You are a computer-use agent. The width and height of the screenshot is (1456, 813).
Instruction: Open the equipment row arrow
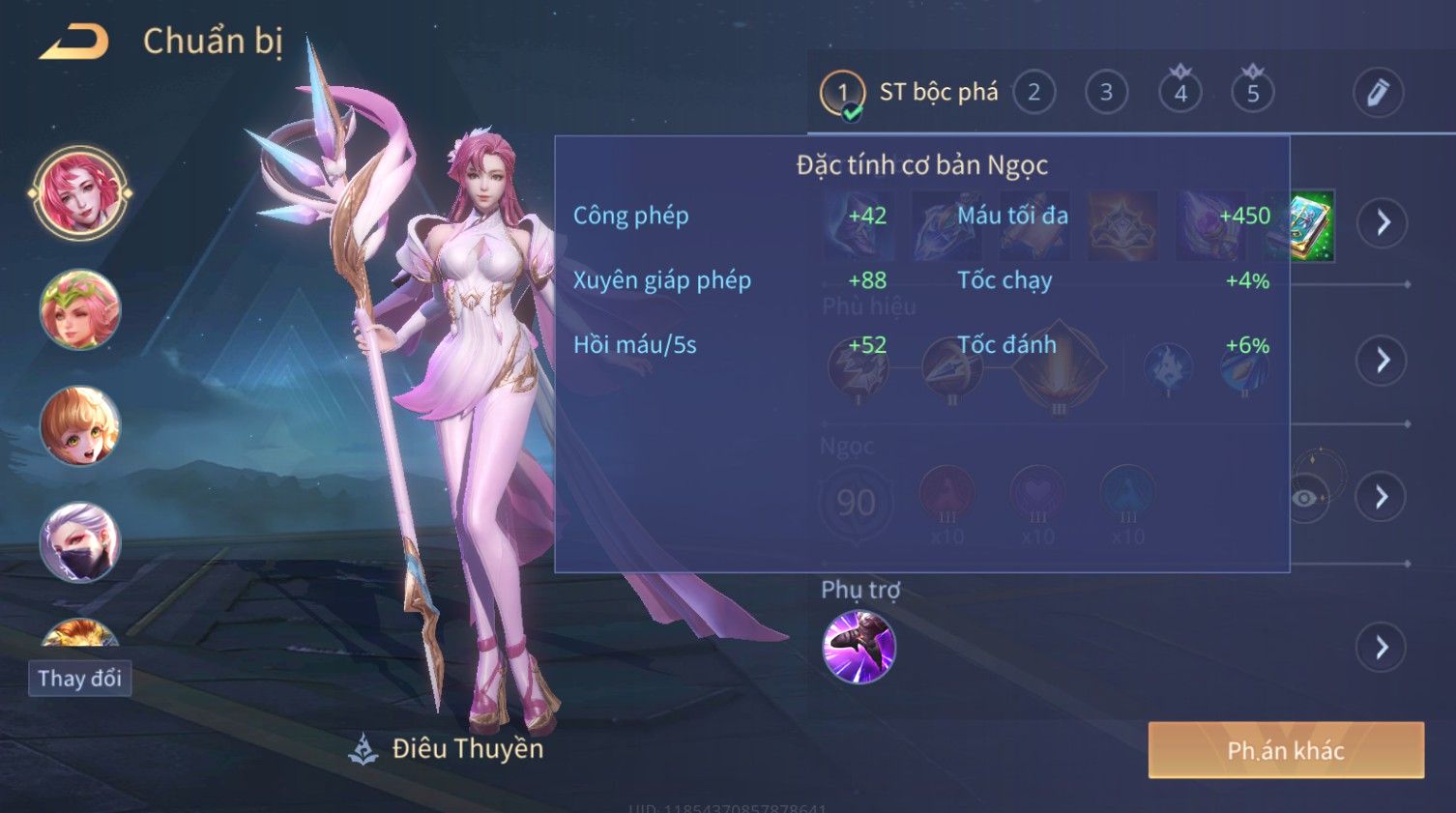click(x=1383, y=223)
